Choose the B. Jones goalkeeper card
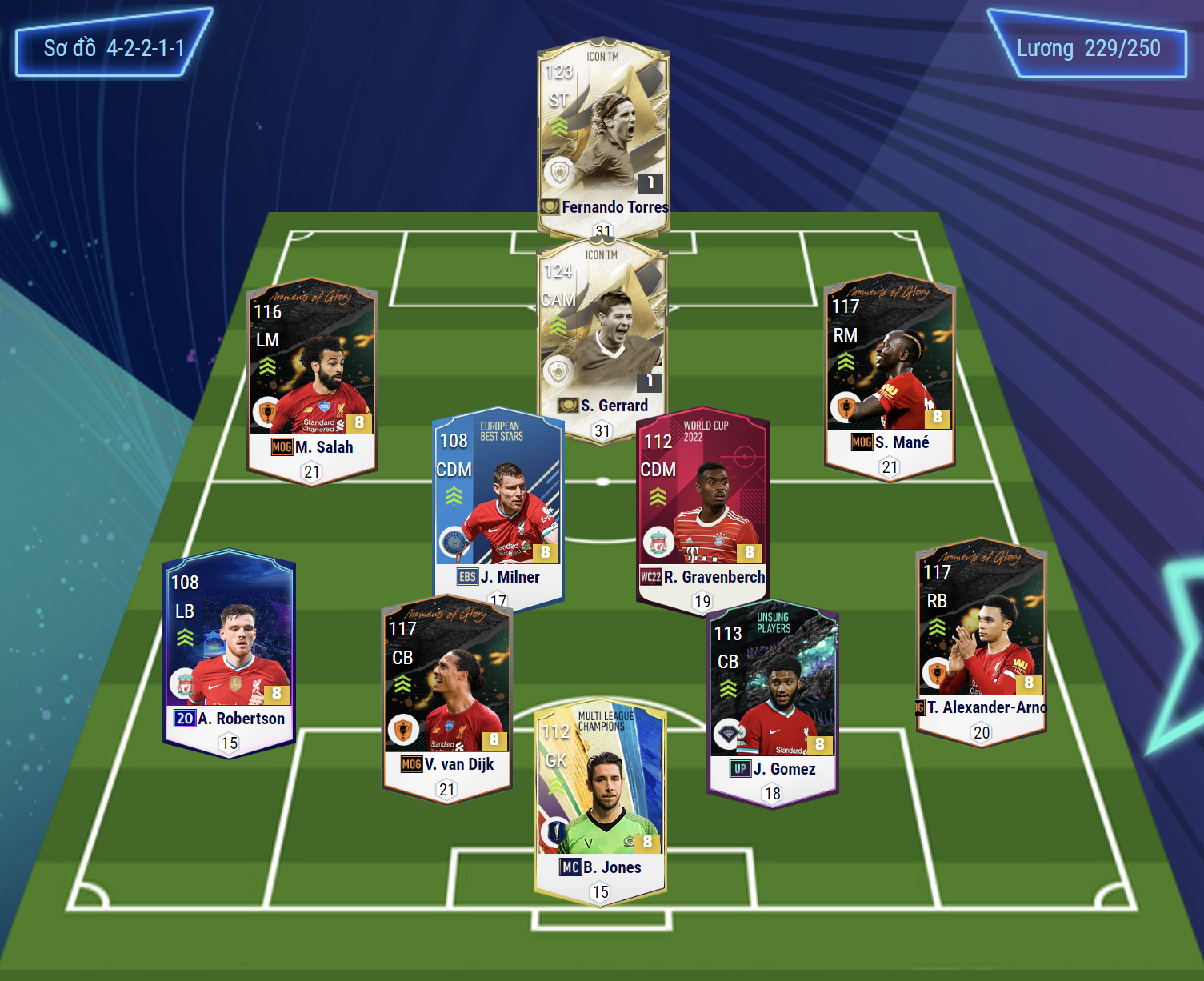Viewport: 1204px width, 981px height. 600,800
